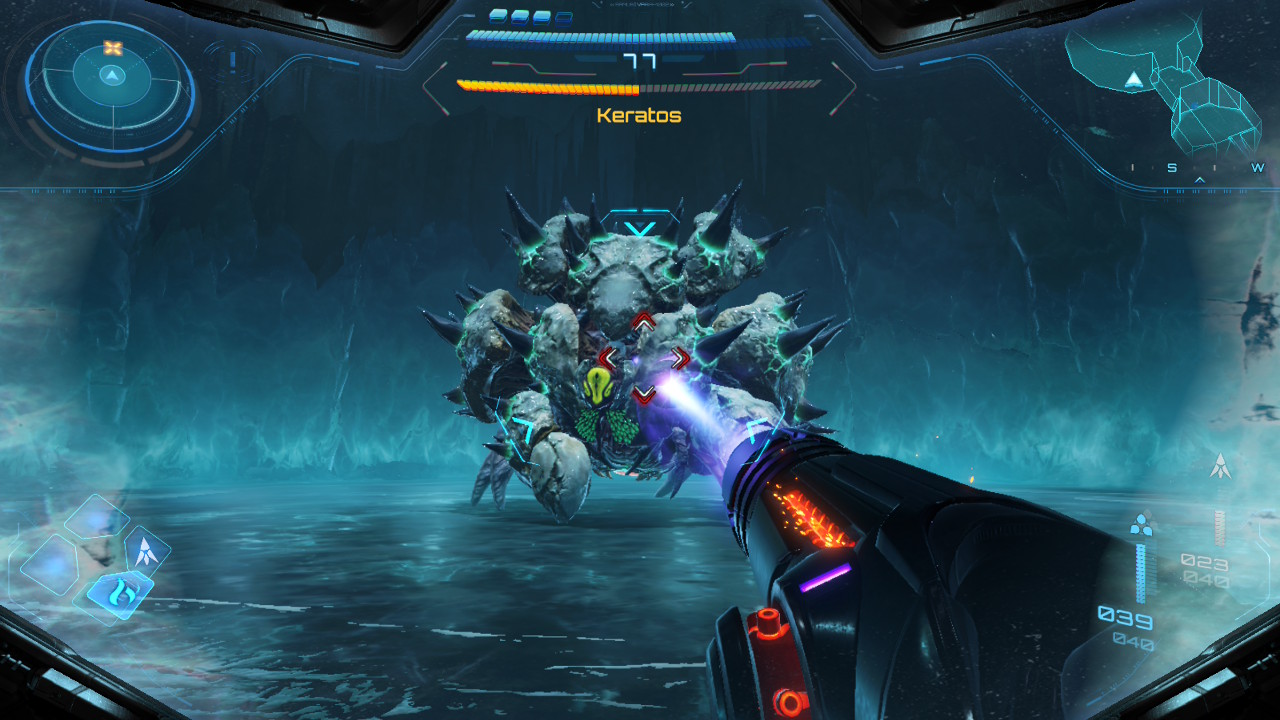1280x720 pixels.
Task: Toggle the rightmost empty energy tank cell
Action: (x=564, y=19)
